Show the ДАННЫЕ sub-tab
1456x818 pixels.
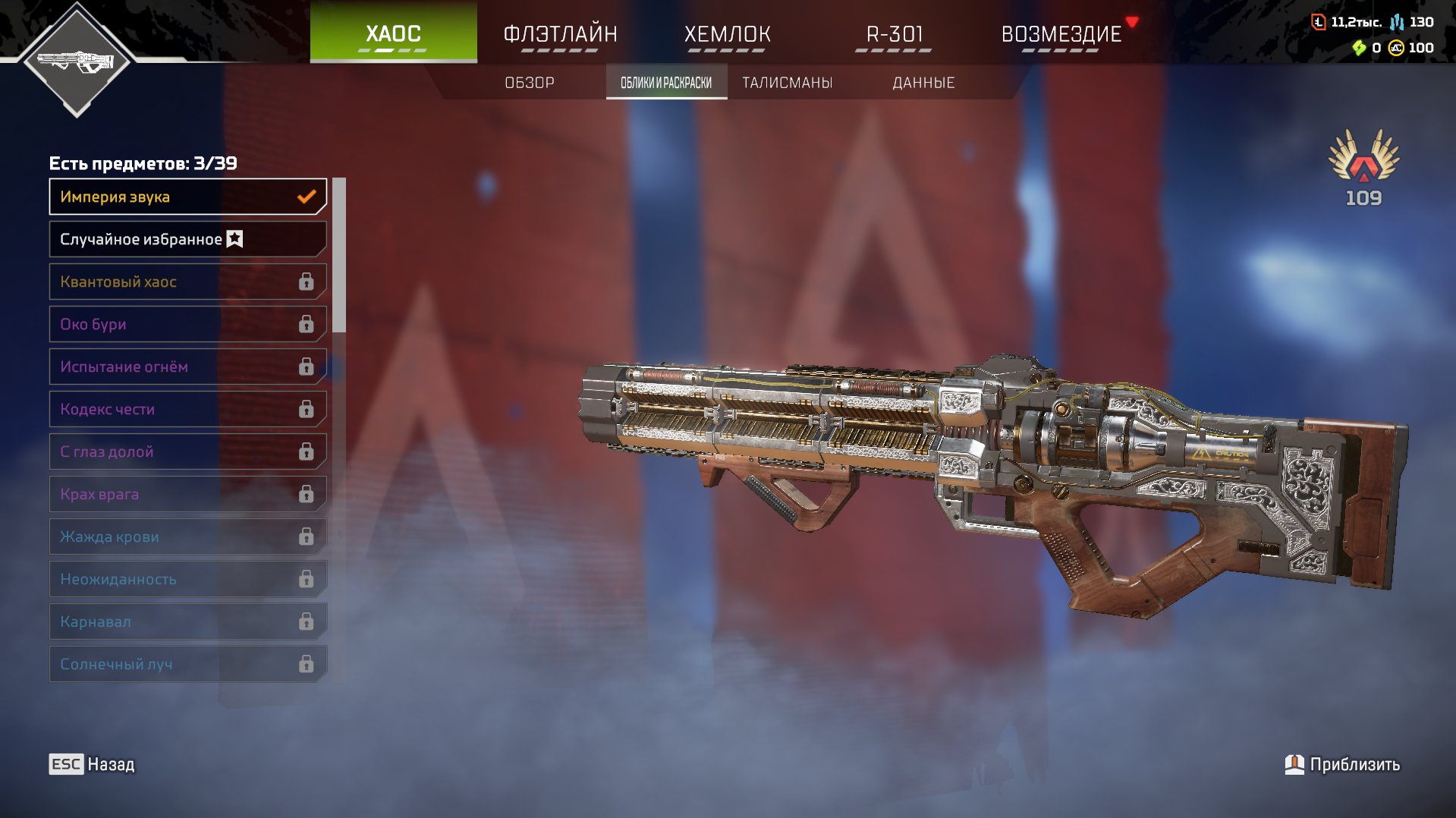coord(923,82)
